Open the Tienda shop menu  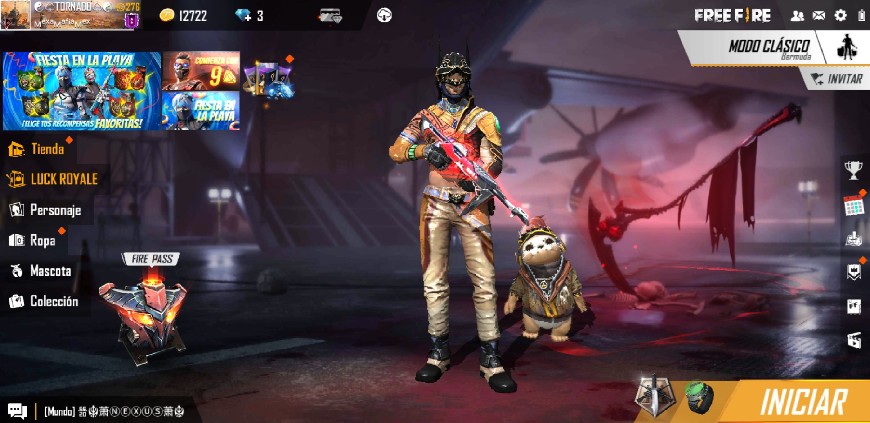pos(46,149)
